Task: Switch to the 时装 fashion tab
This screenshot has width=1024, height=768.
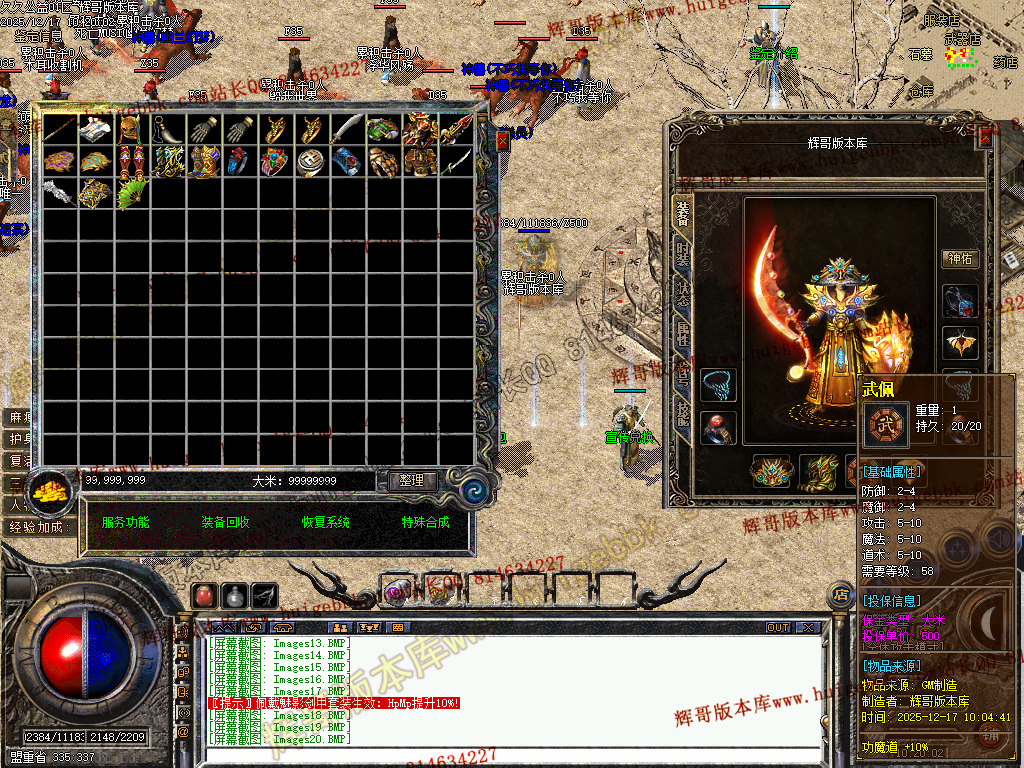Action: coord(683,253)
